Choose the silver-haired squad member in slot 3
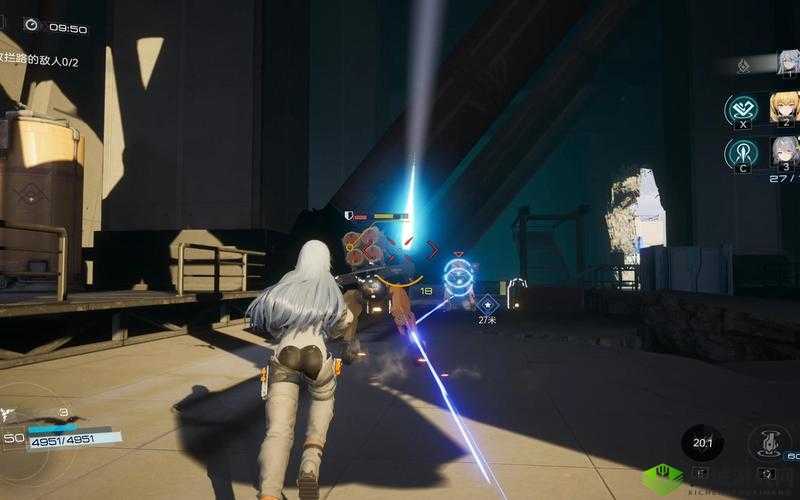Viewport: 800px width, 500px height. [x=785, y=152]
